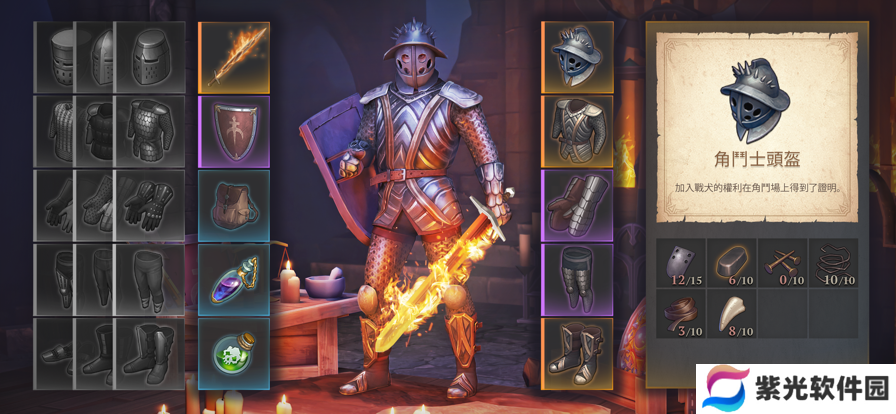Inspect the metal plate material 12/15

(x=681, y=263)
